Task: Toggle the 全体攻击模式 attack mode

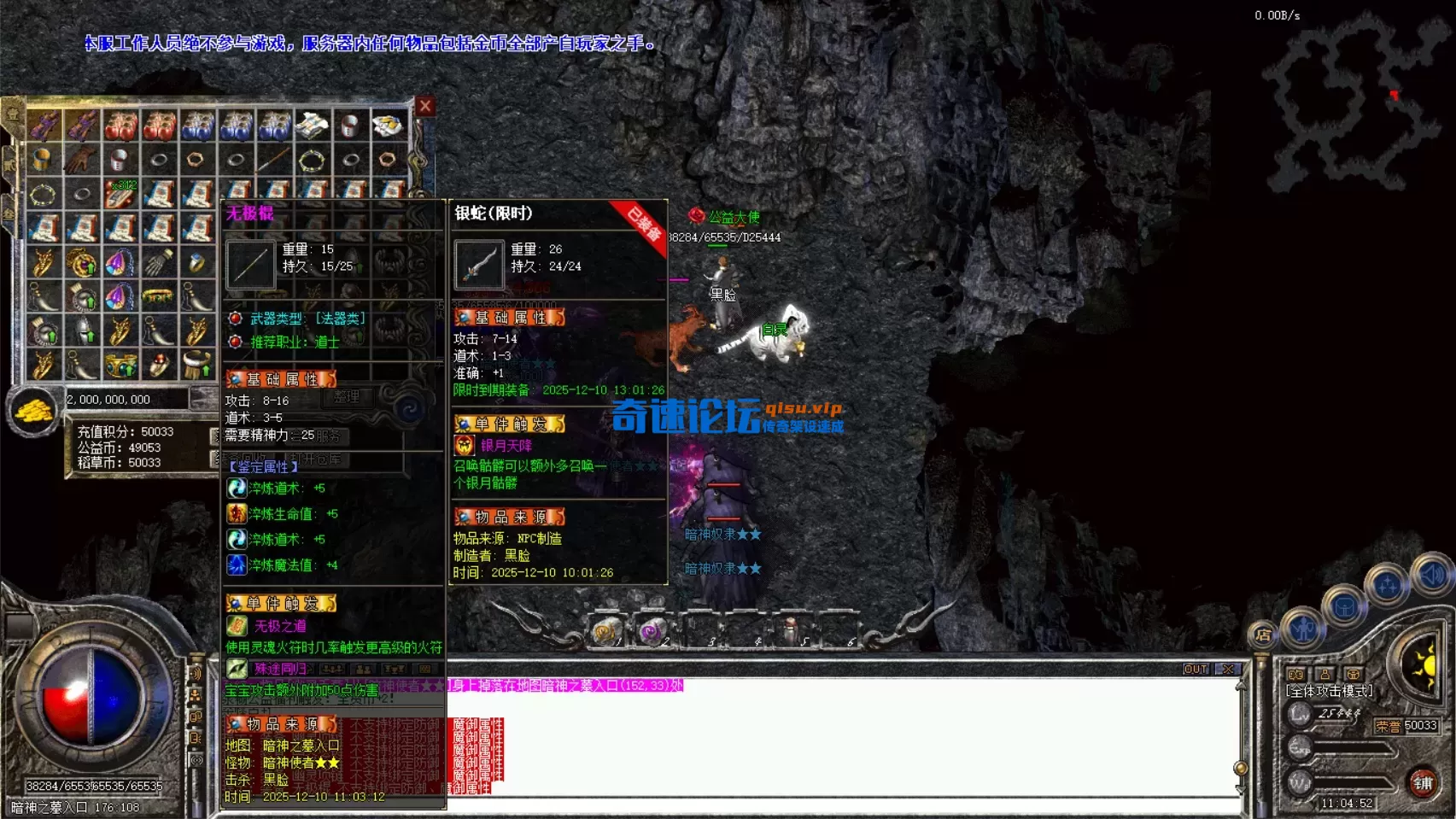Action: click(x=1329, y=690)
